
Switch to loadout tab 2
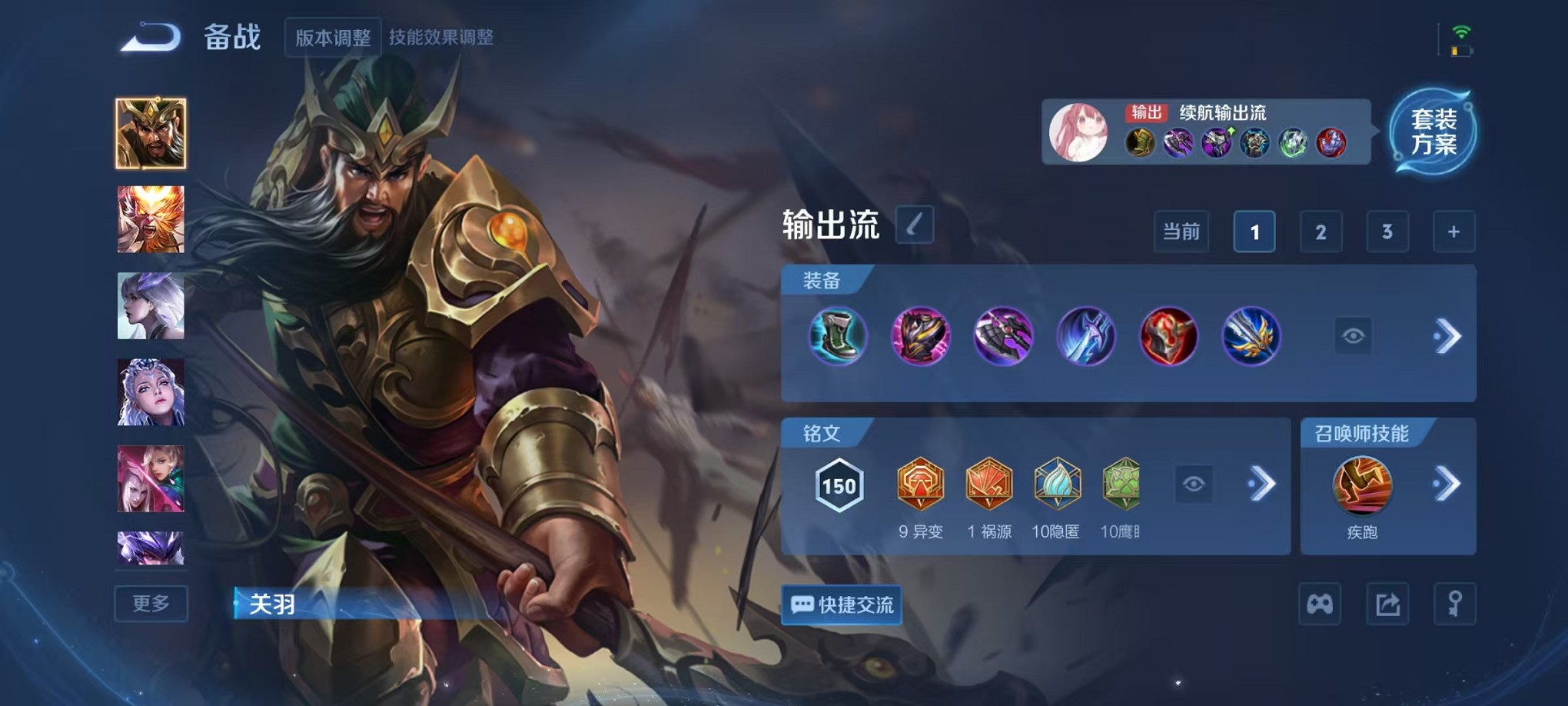click(x=1321, y=231)
